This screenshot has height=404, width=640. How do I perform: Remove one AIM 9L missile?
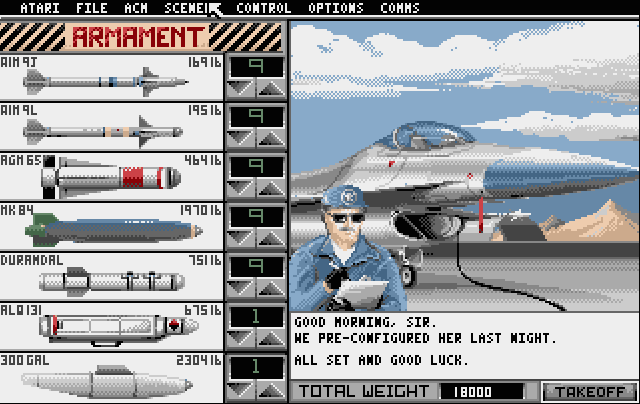coord(241,139)
